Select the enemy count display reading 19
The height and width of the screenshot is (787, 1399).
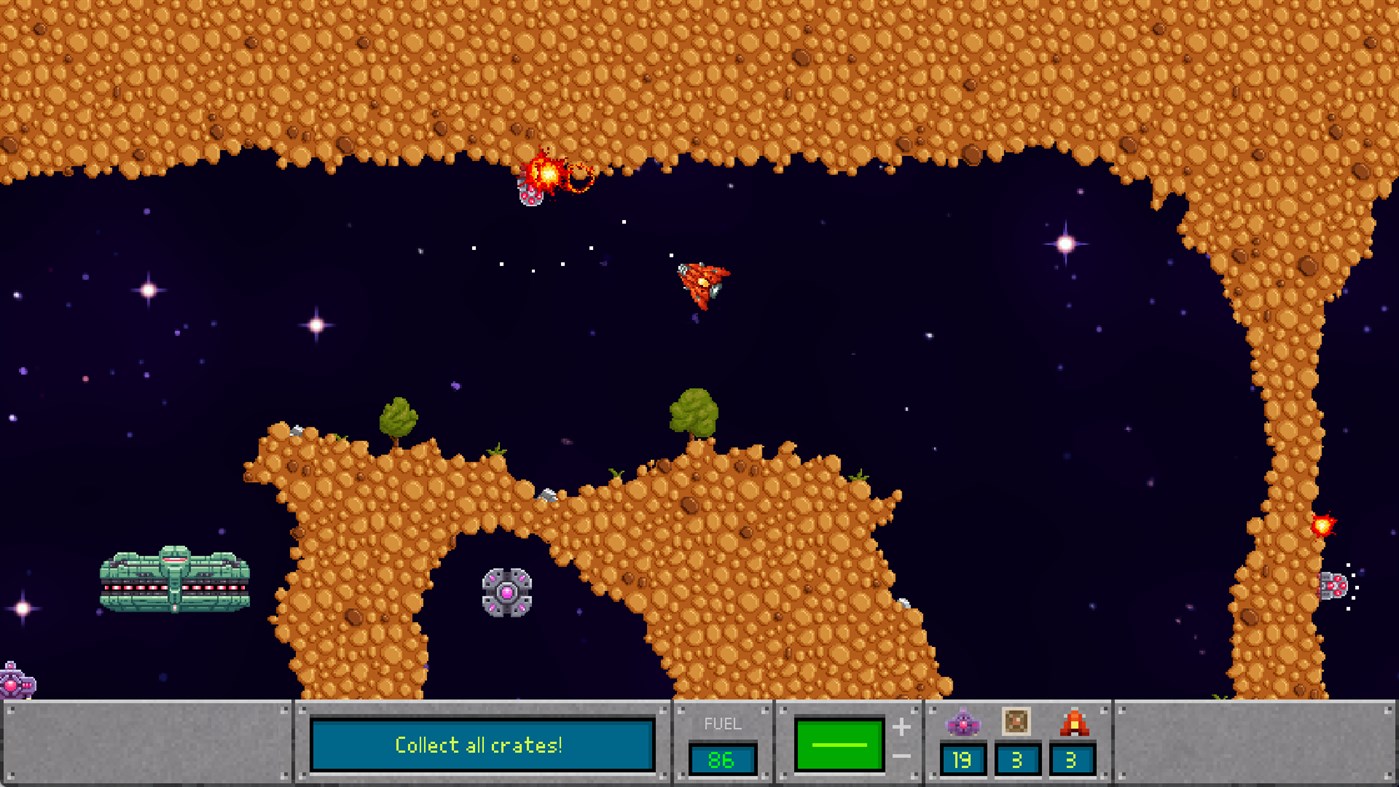click(963, 760)
